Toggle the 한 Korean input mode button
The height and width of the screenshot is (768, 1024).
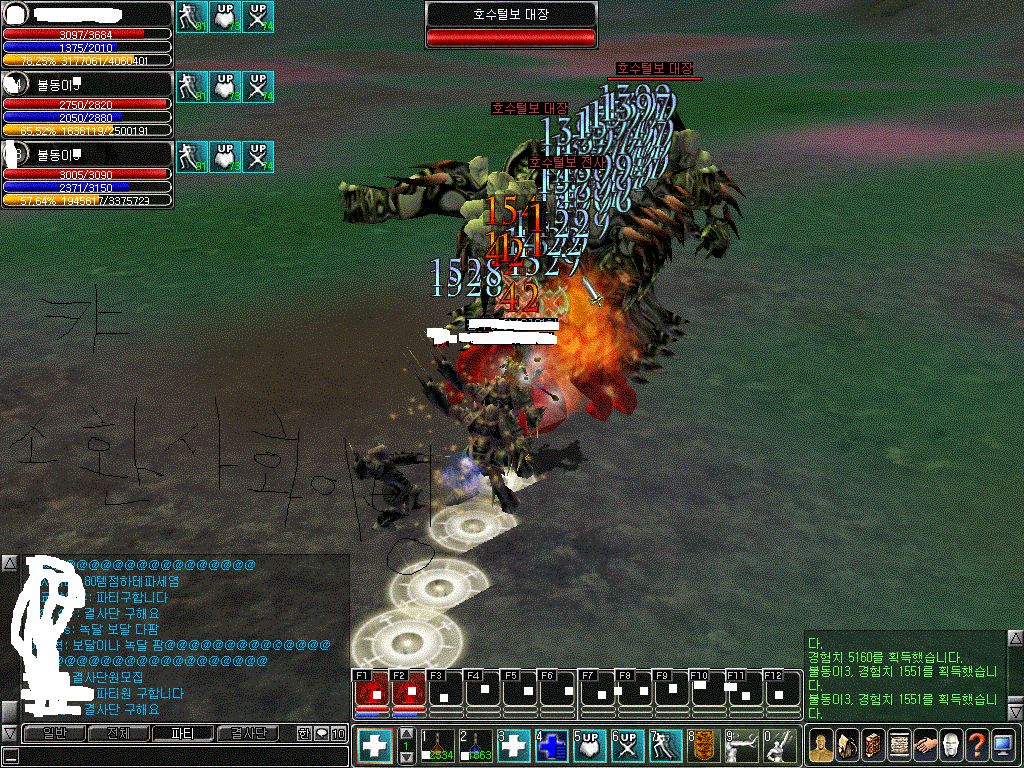click(x=304, y=733)
